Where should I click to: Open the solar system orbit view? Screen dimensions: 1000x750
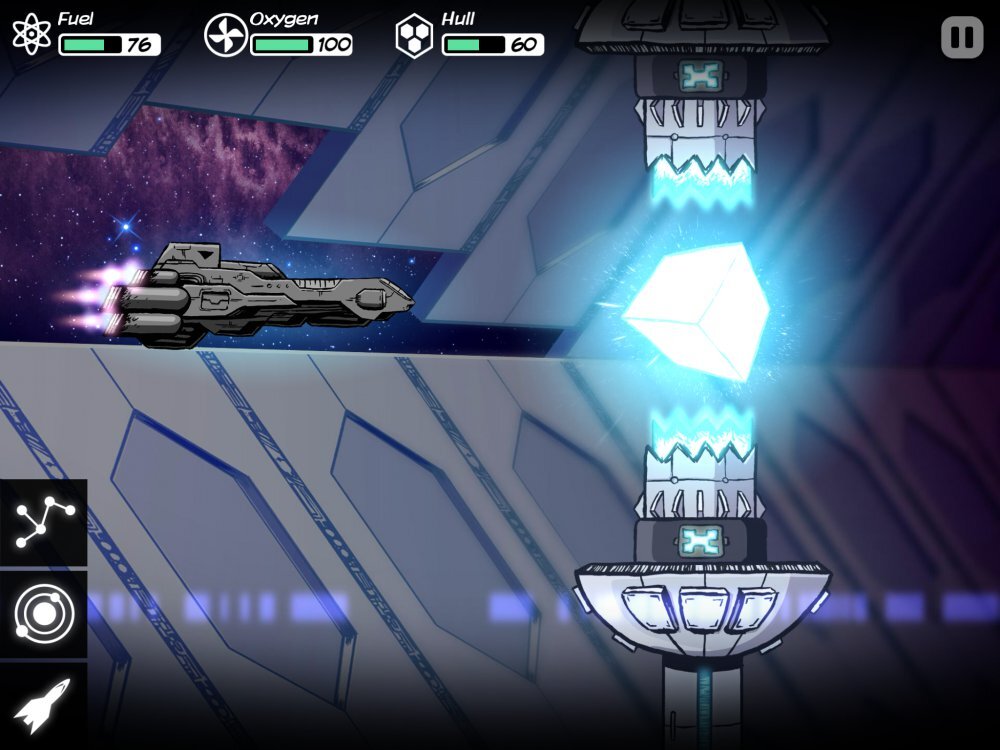point(43,613)
